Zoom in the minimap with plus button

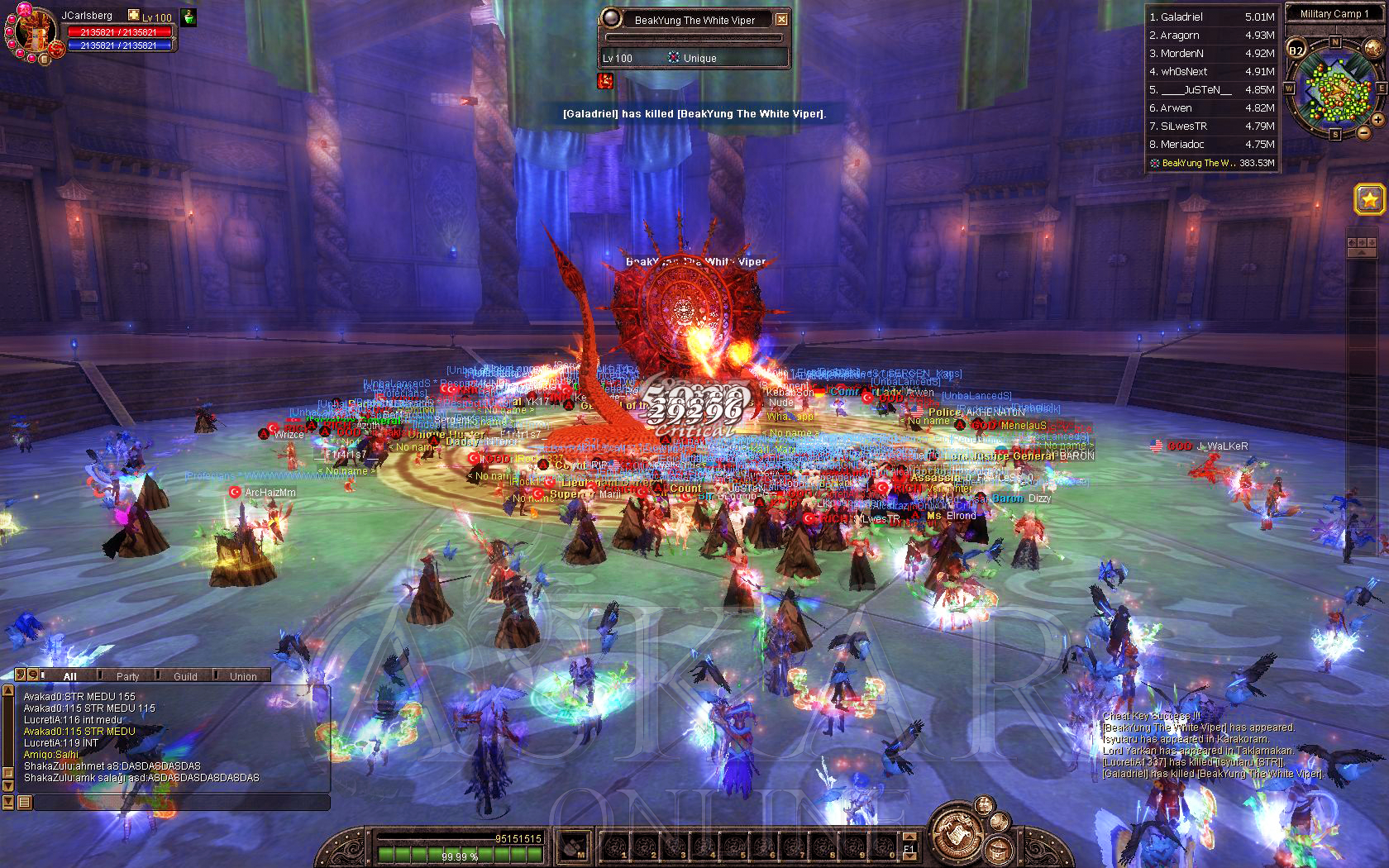pyautogui.click(x=1377, y=120)
